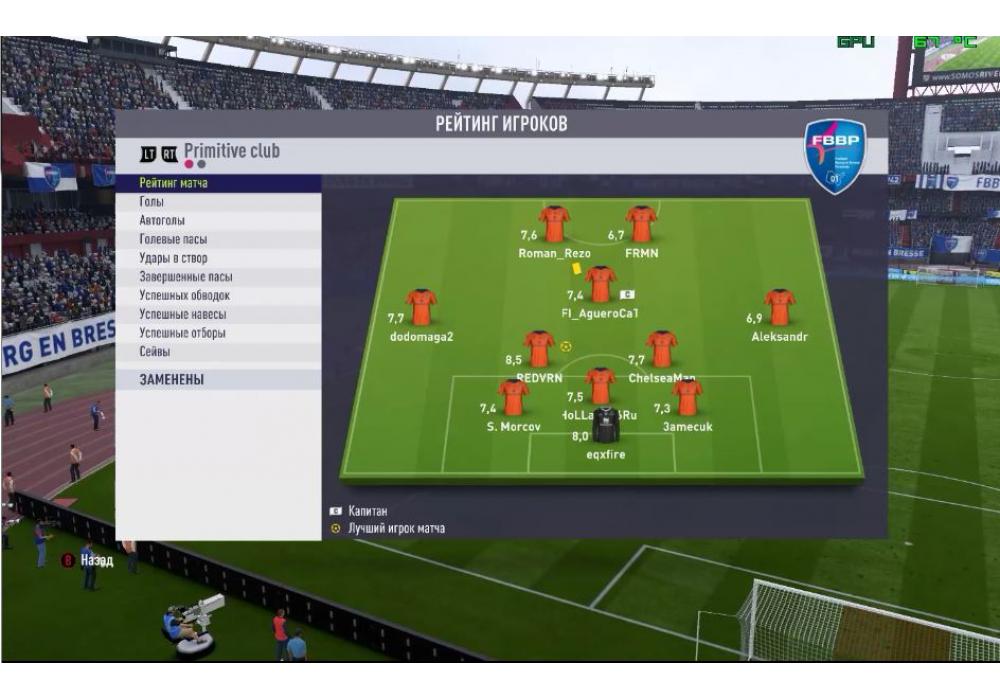Pick player Roman_Rezo on the formation
Screen dimensions: 1000x700
(x=554, y=225)
